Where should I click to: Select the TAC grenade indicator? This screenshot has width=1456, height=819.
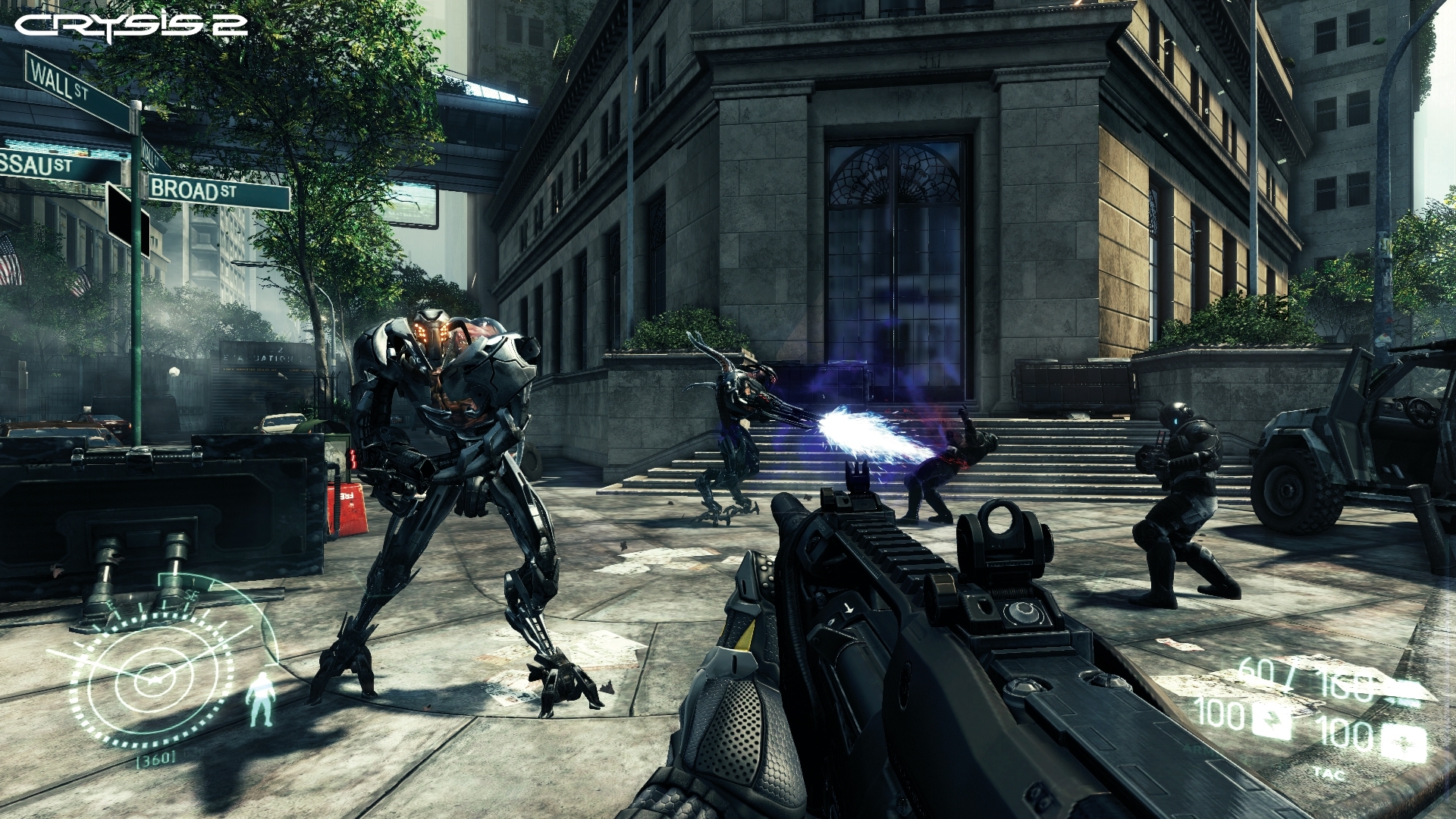pos(1329,773)
